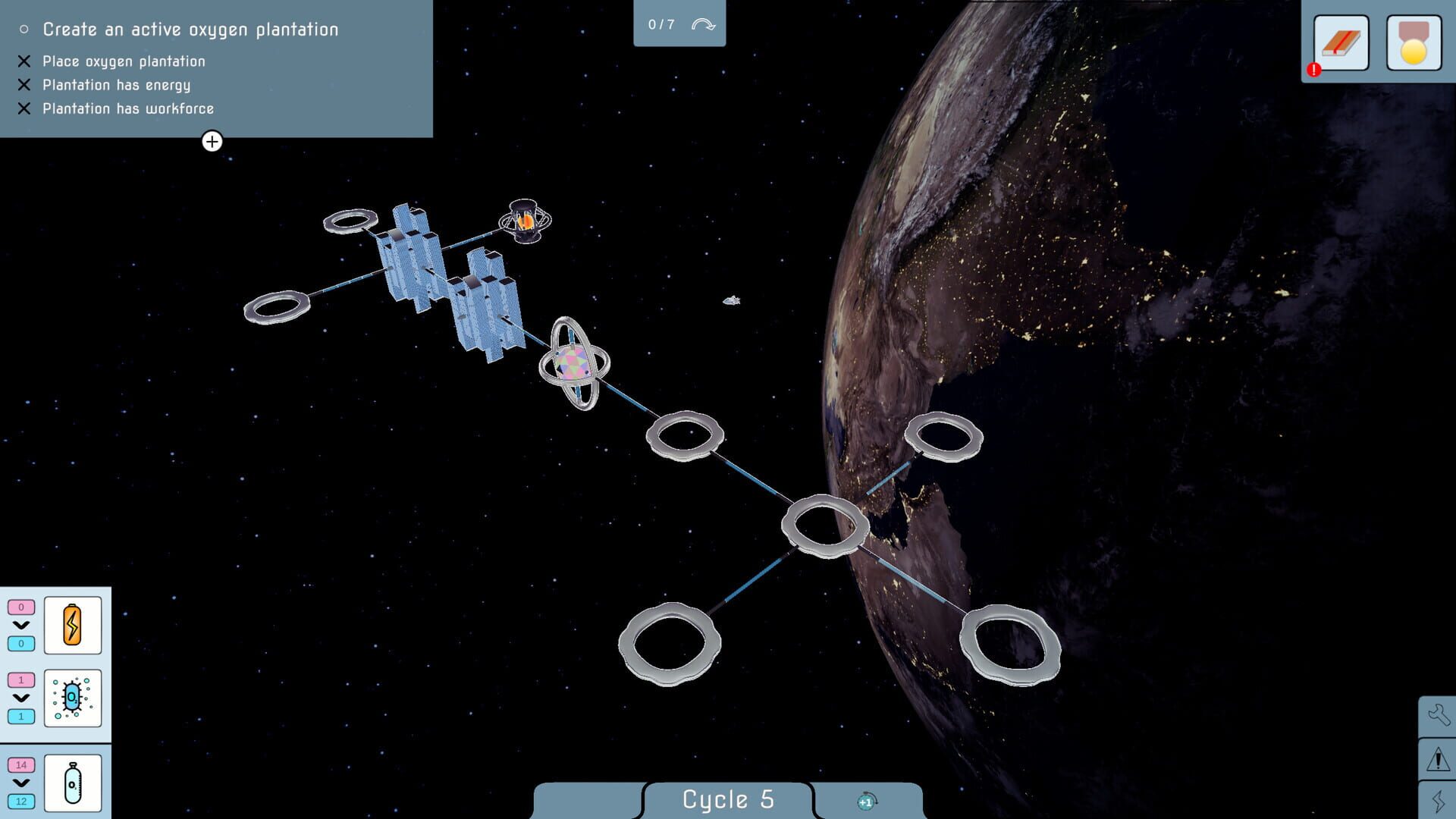
Task: Check off 'Place oxygen plantation' objective
Action: pyautogui.click(x=23, y=61)
